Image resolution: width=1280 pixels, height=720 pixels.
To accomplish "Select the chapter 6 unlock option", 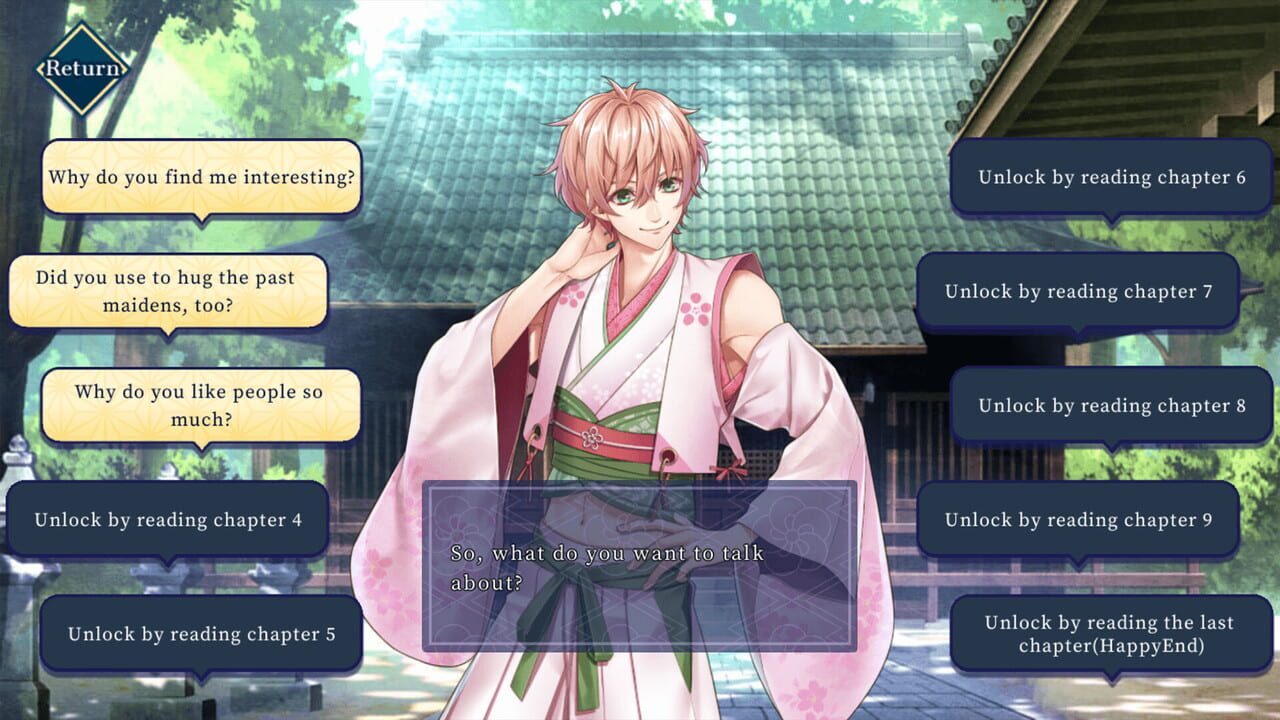I will [x=1110, y=177].
